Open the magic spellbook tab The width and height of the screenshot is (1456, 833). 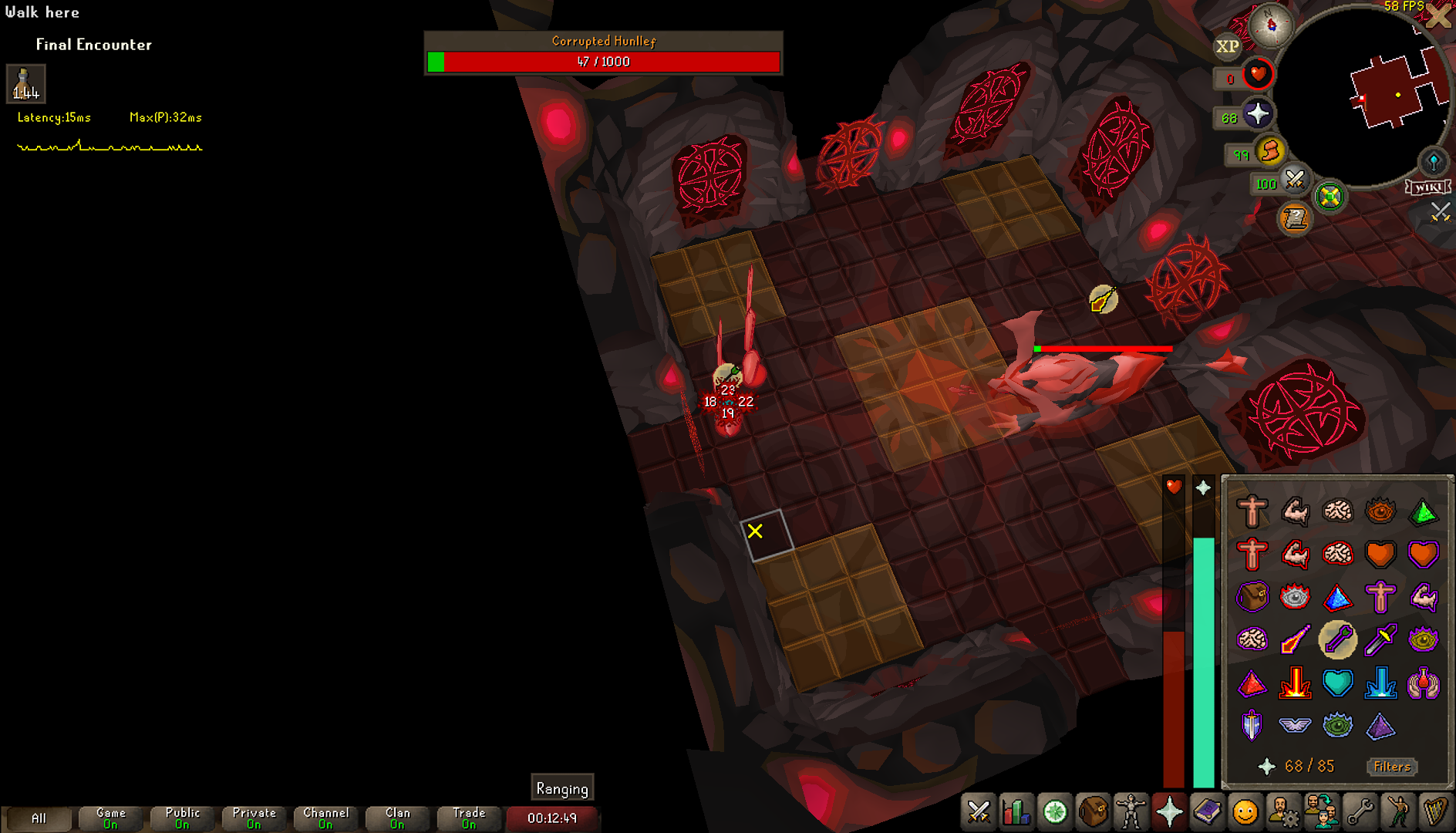point(1207,812)
